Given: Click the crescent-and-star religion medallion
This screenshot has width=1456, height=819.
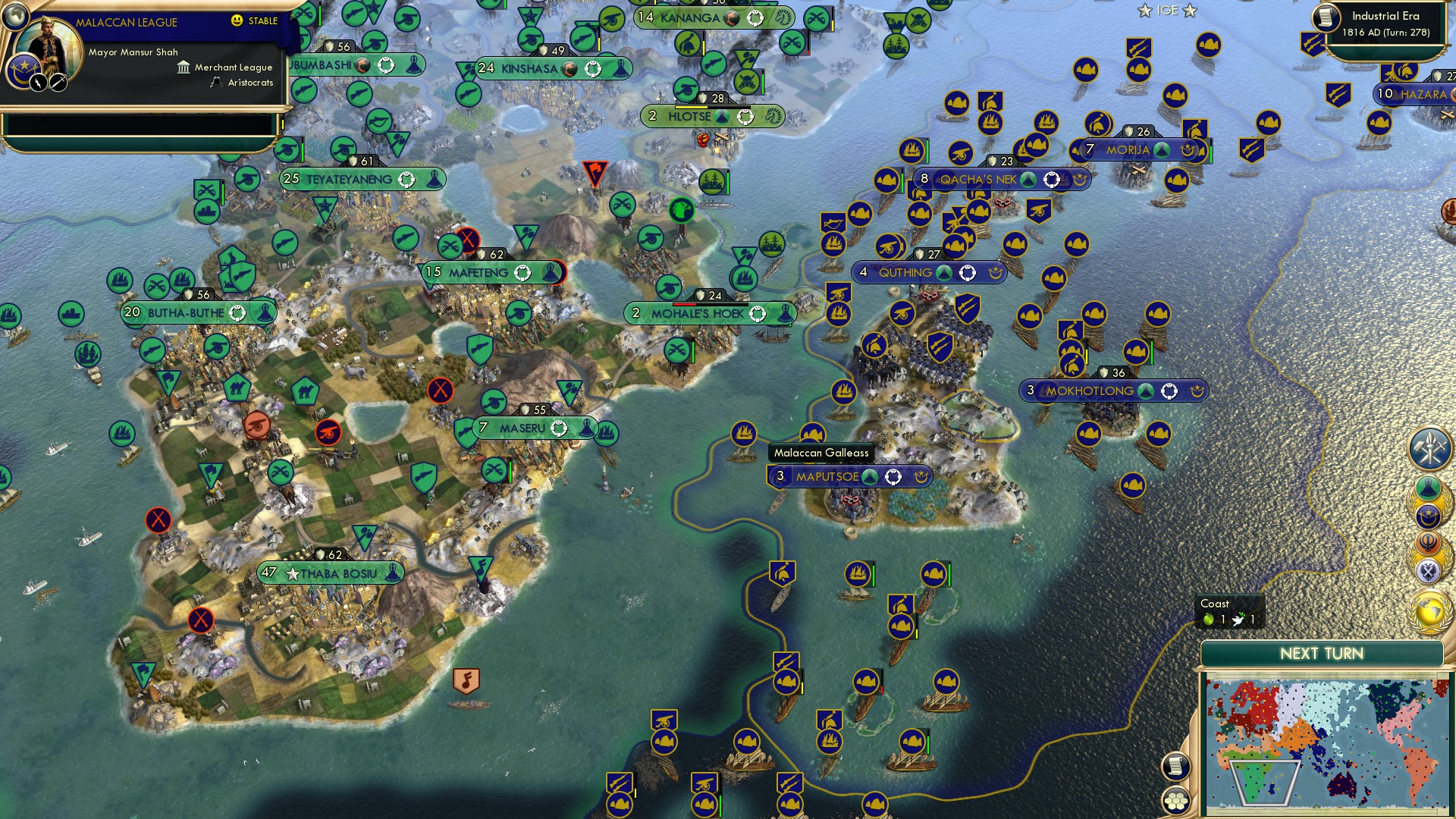Looking at the screenshot, I should pyautogui.click(x=1430, y=515).
